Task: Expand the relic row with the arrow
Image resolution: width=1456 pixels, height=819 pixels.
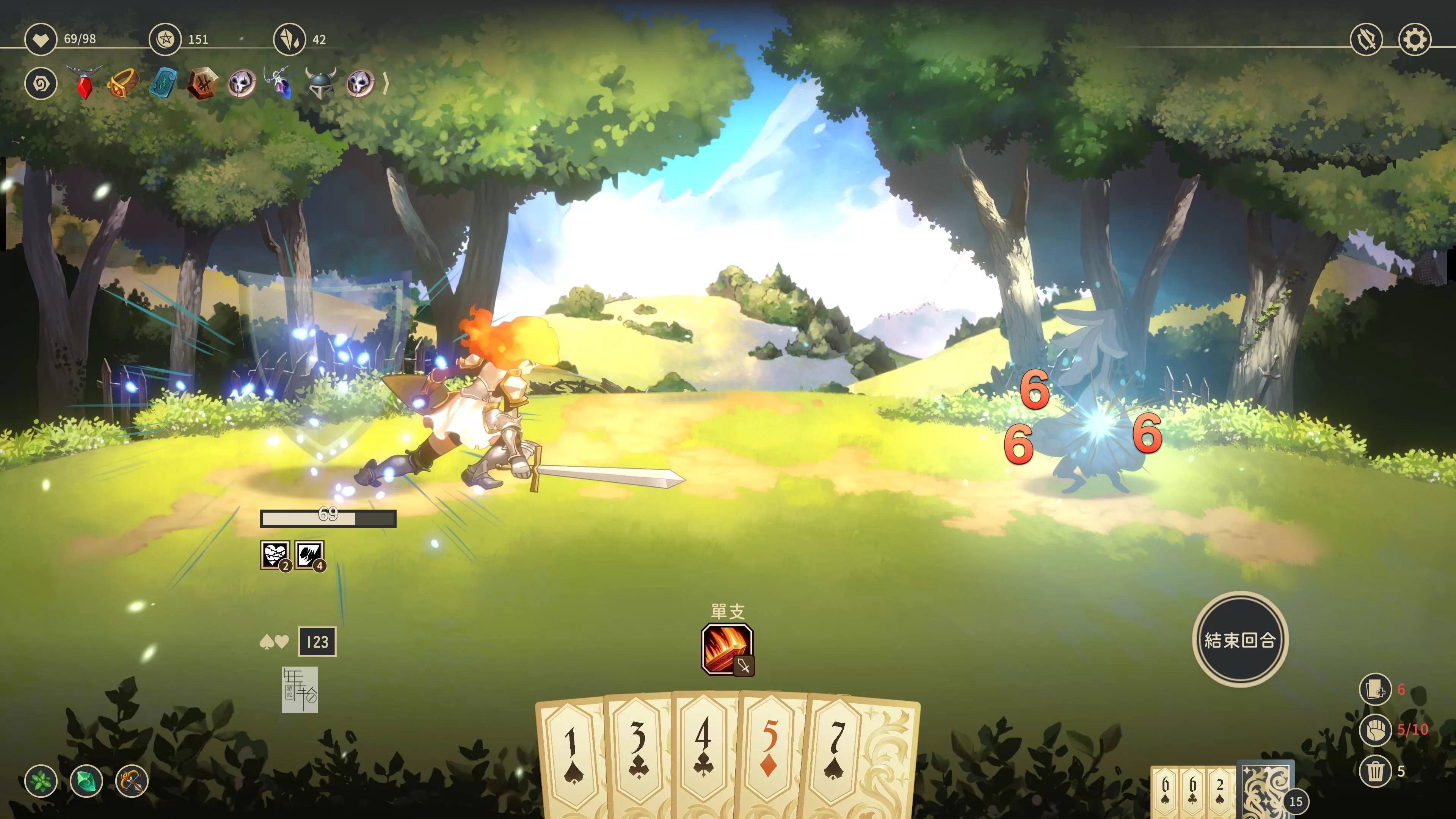Action: coord(386,84)
